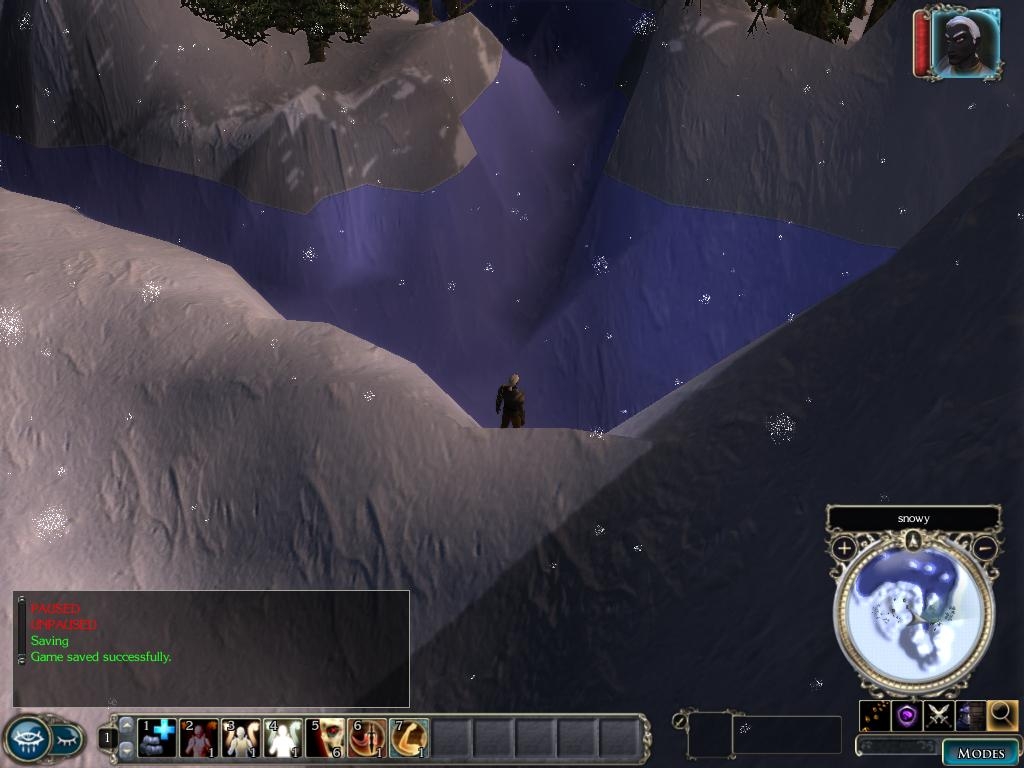Viewport: 1024px width, 768px height.
Task: Select the crossed swords mode icon
Action: (939, 715)
